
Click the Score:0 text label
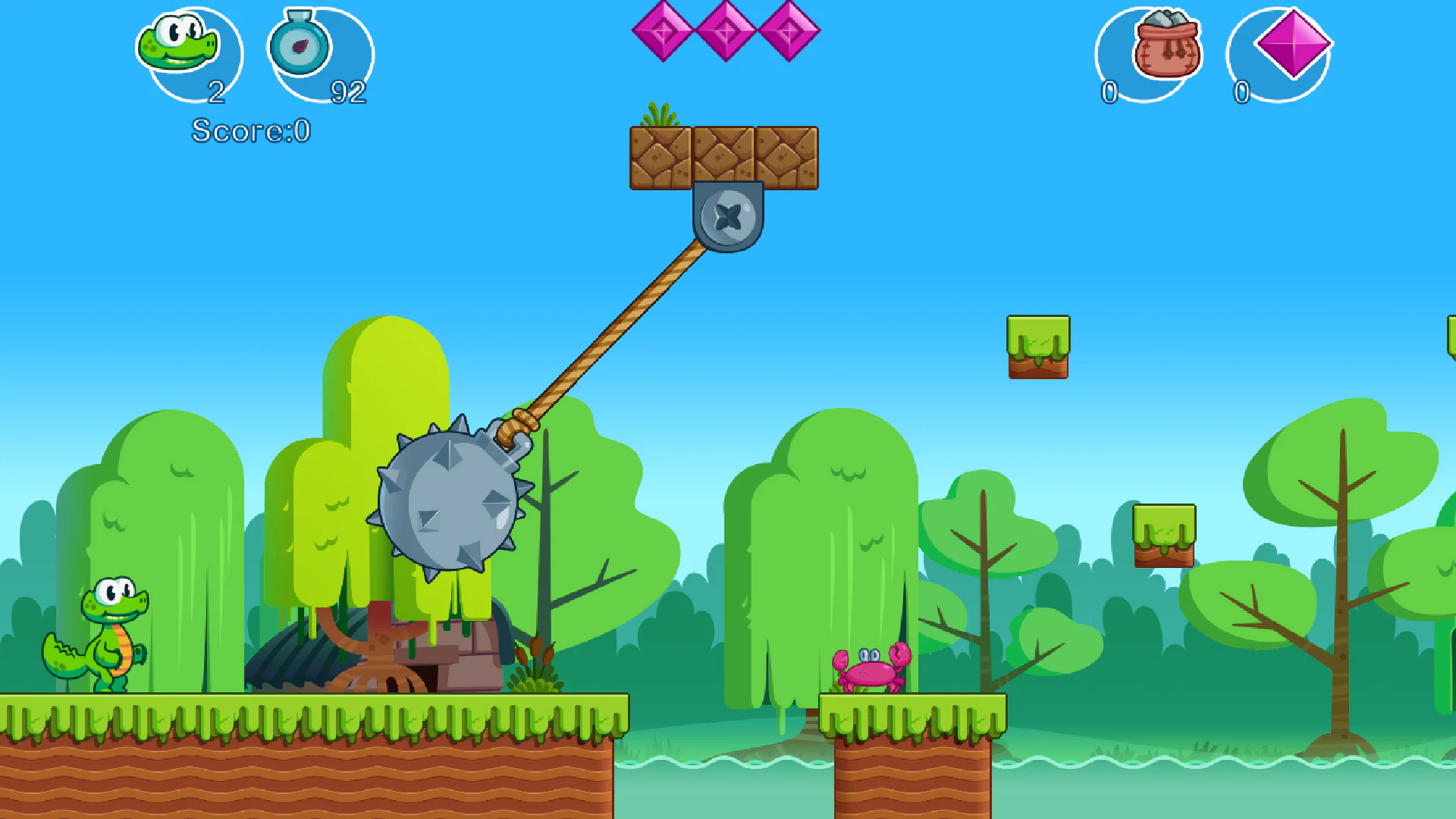(250, 130)
